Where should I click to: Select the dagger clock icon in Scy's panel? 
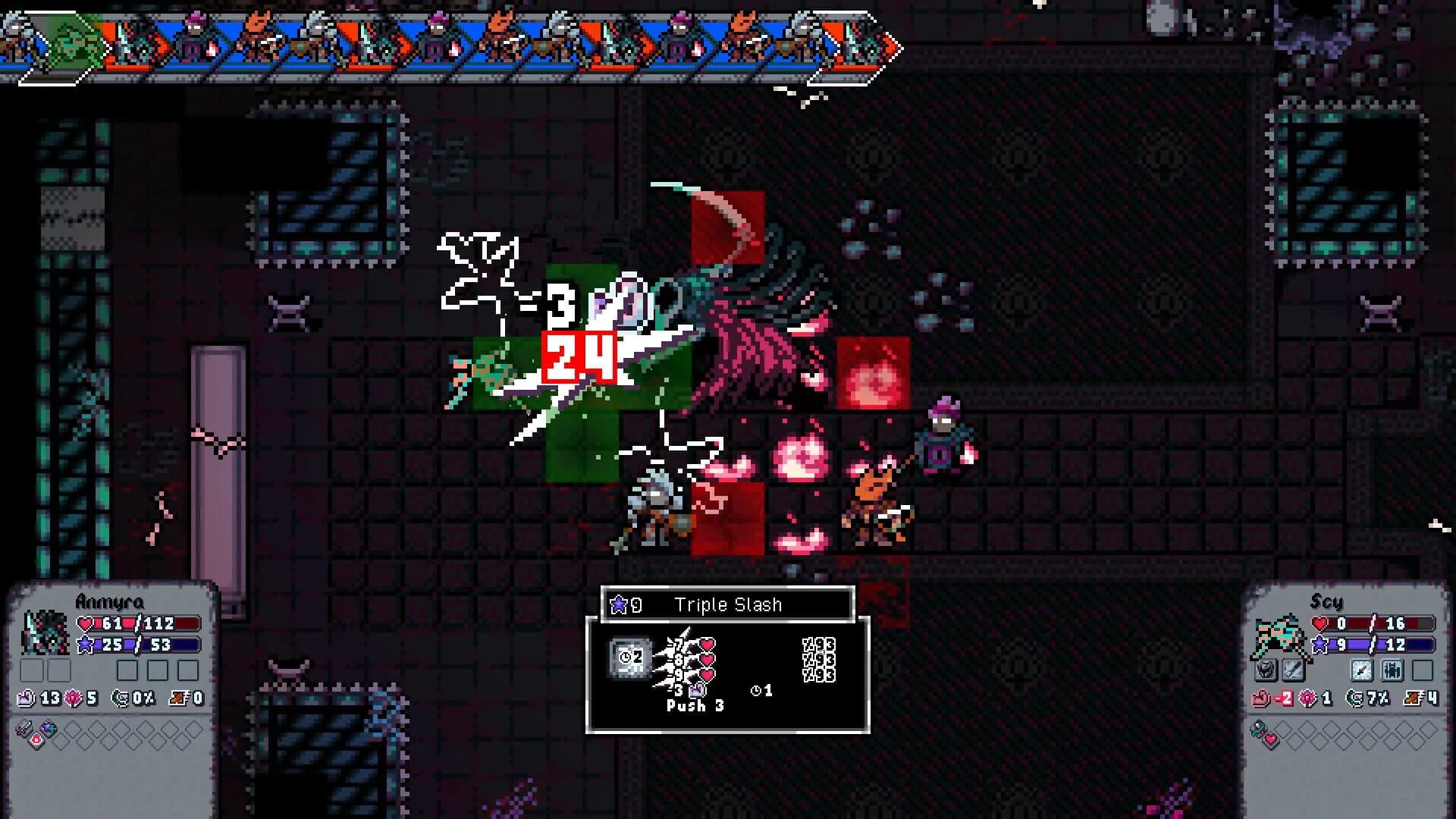[x=1361, y=670]
